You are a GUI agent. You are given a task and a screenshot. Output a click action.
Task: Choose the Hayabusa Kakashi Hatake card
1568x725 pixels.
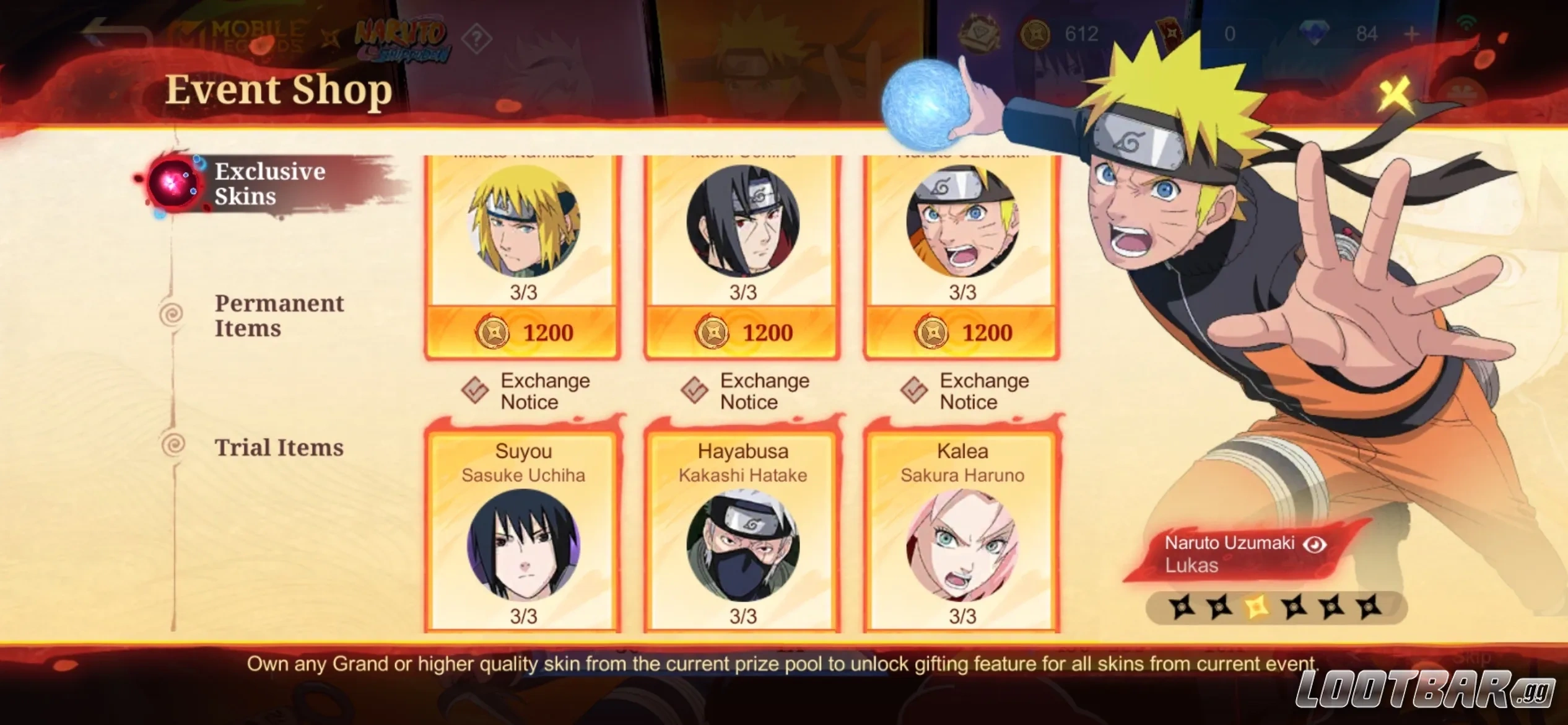click(743, 533)
